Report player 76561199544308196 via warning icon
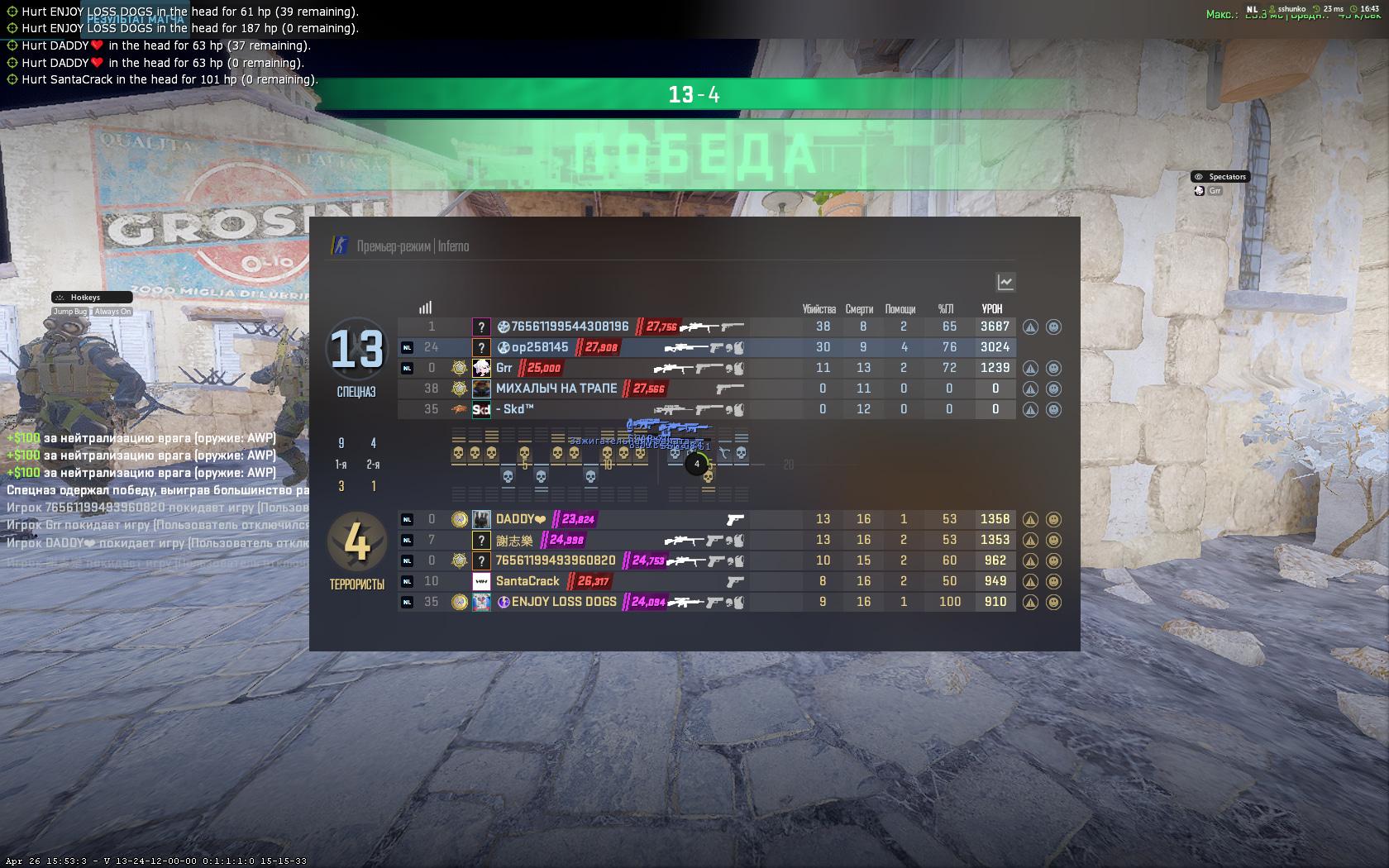The height and width of the screenshot is (868, 1389). (1029, 327)
